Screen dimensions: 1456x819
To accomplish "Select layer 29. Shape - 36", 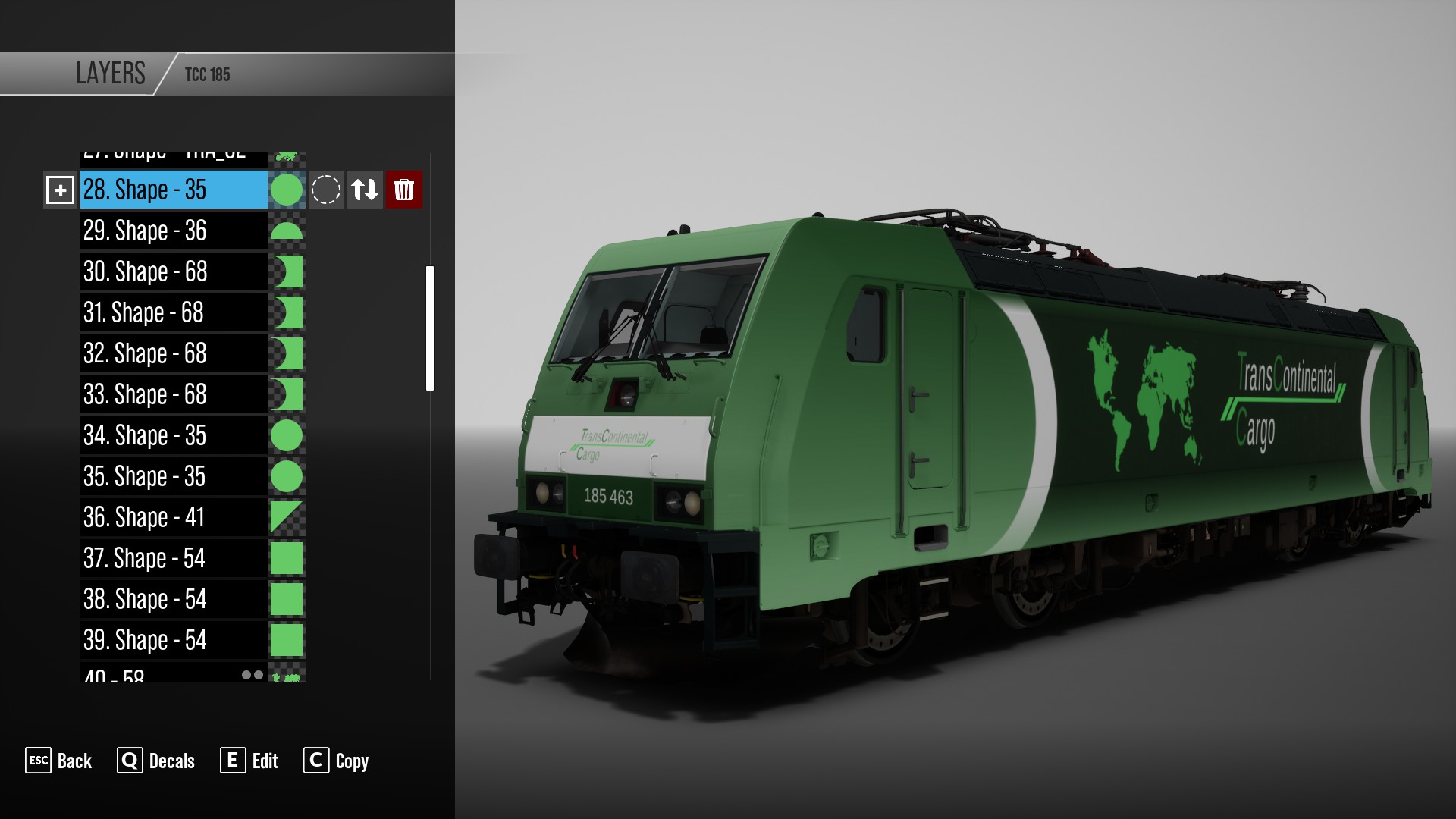I will pyautogui.click(x=174, y=231).
